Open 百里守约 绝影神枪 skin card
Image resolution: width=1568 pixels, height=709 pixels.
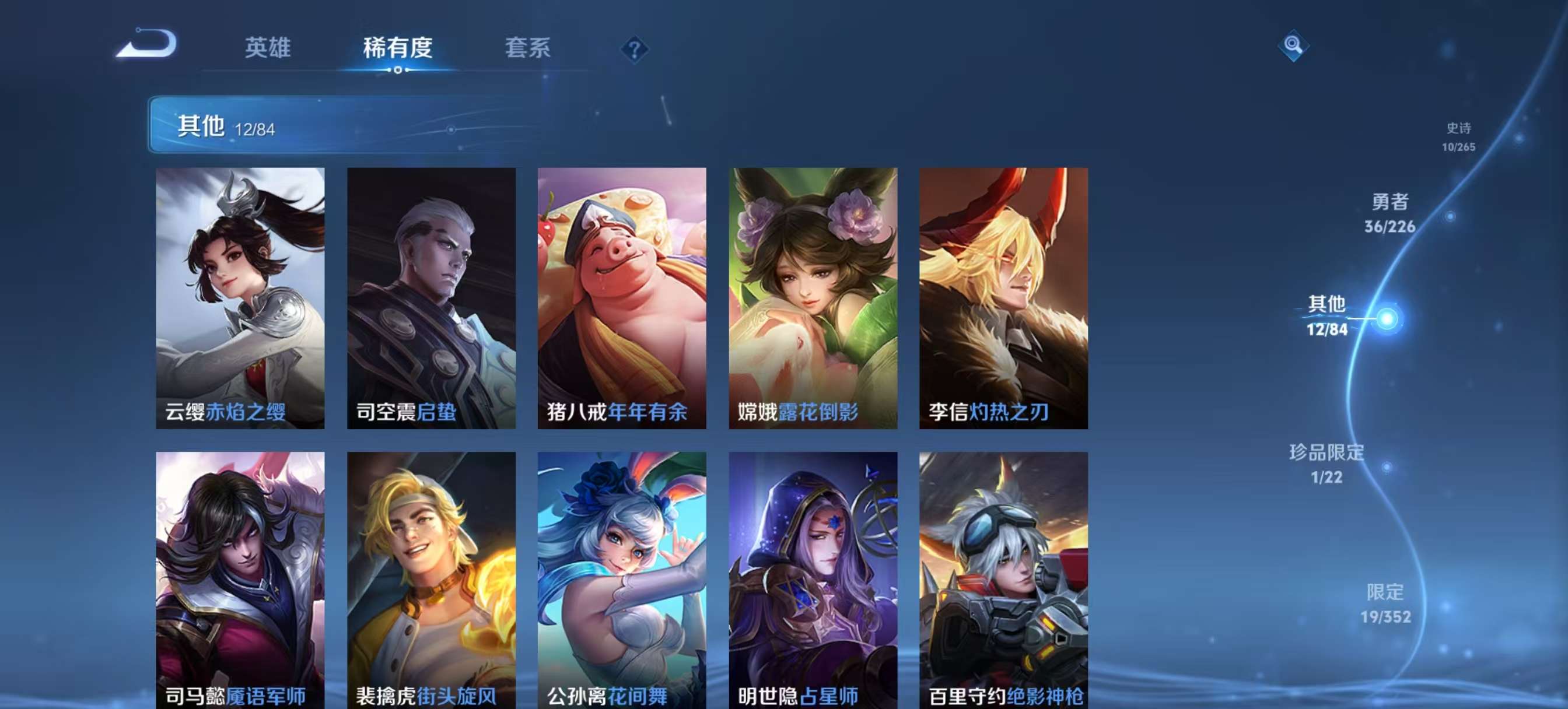pos(1005,578)
